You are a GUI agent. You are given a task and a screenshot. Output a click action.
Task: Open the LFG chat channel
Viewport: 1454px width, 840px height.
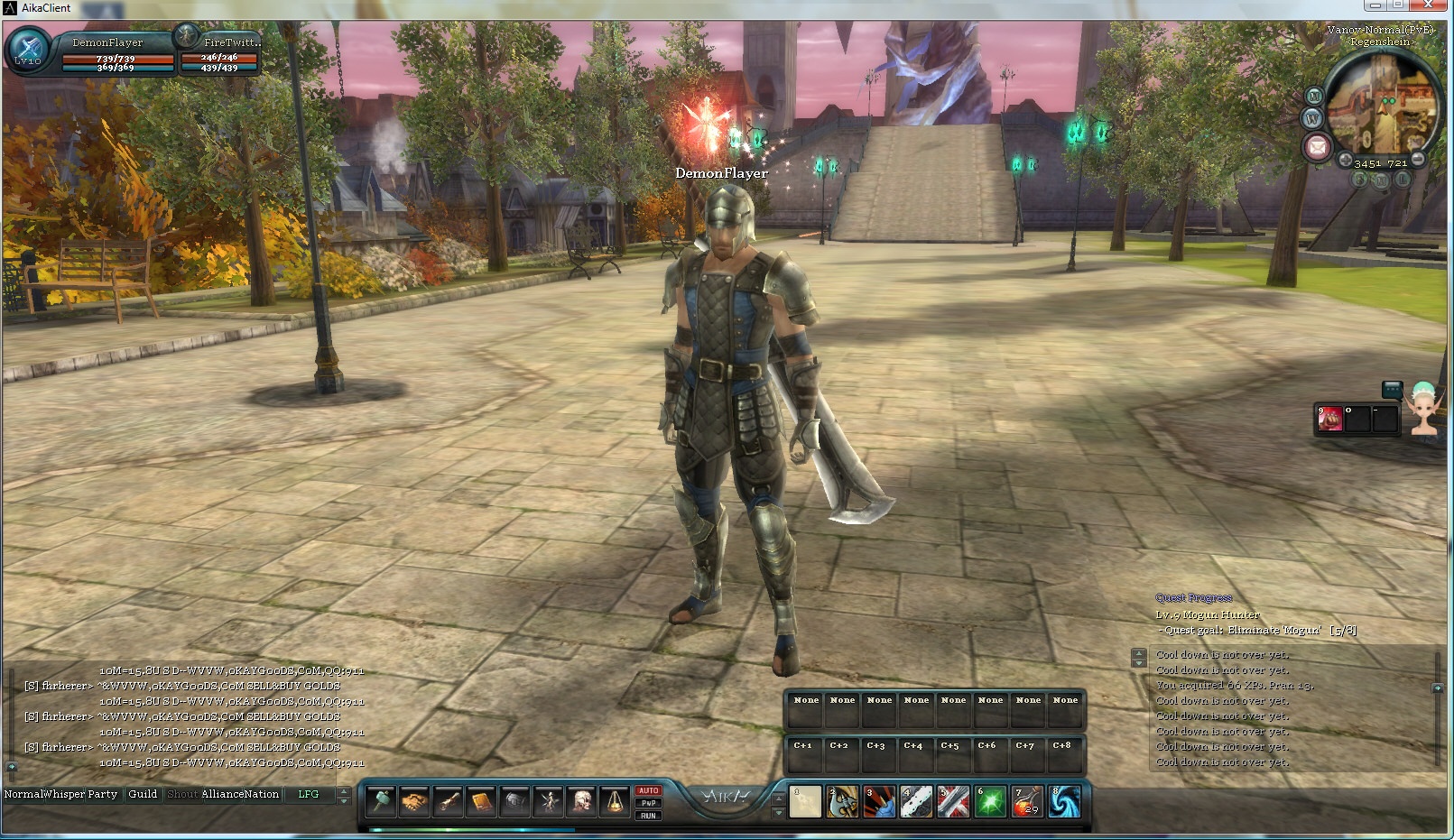coord(308,794)
